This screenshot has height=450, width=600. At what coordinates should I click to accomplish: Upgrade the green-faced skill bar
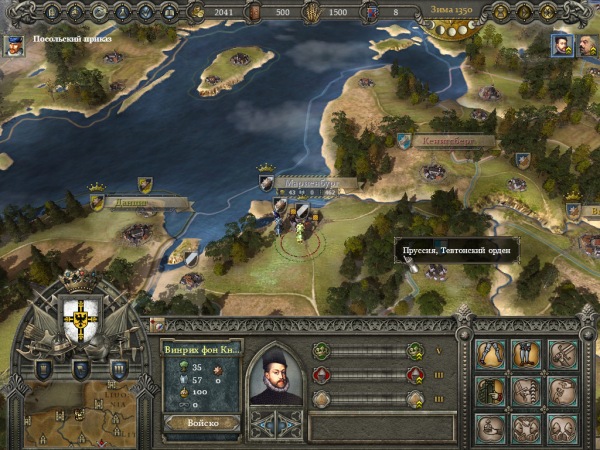click(415, 351)
